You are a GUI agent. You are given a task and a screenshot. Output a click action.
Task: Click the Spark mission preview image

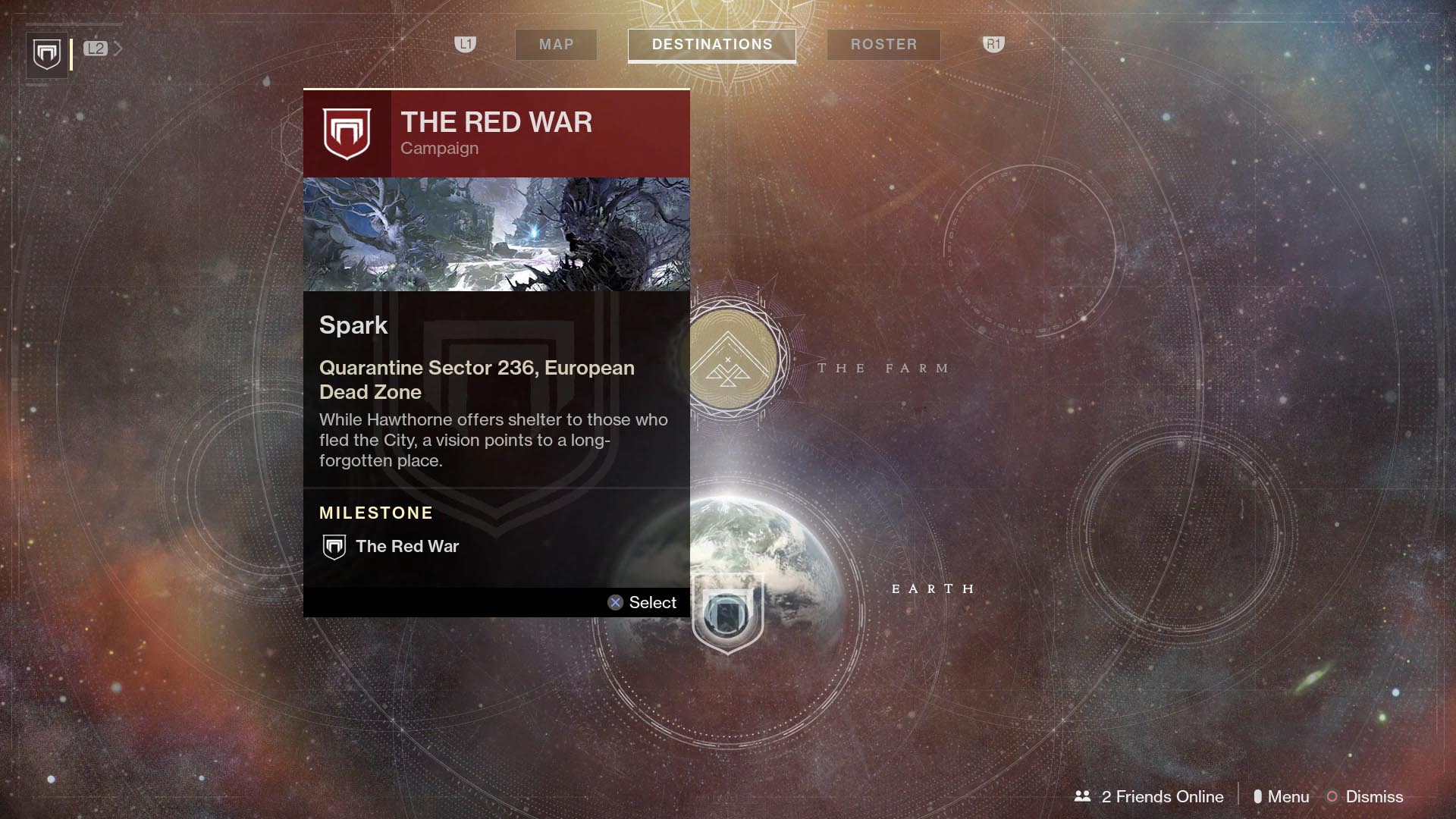click(x=496, y=234)
